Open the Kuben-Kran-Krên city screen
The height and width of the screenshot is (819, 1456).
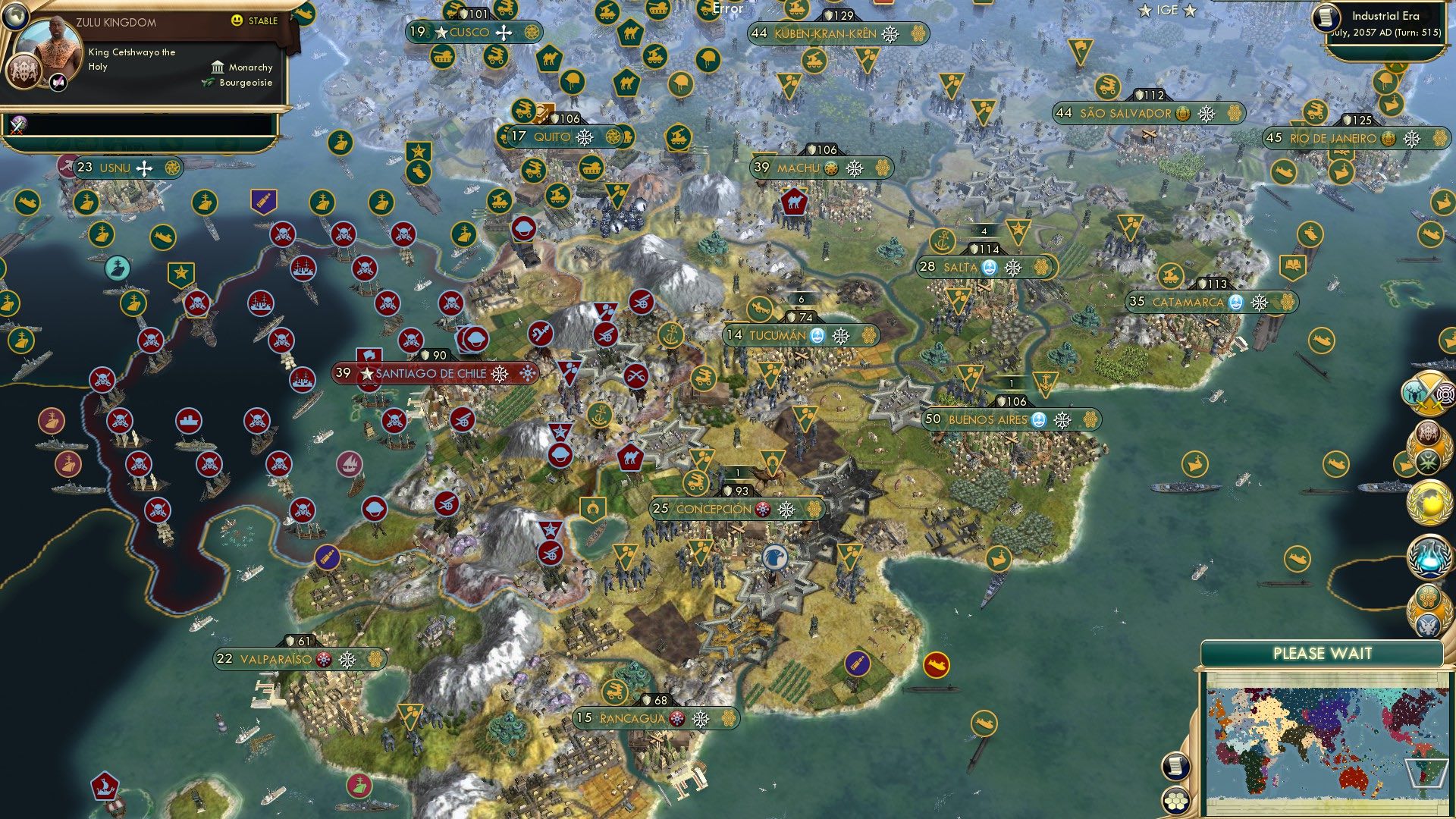826,33
